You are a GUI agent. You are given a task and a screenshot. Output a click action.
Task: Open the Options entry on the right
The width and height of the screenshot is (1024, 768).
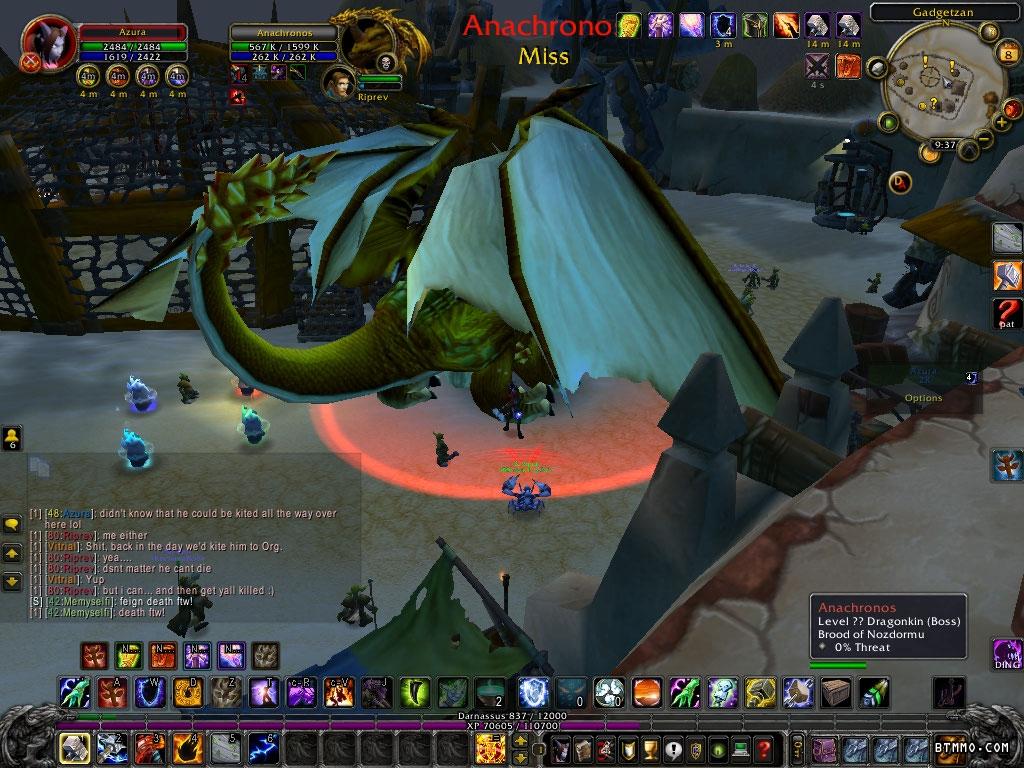(x=923, y=398)
